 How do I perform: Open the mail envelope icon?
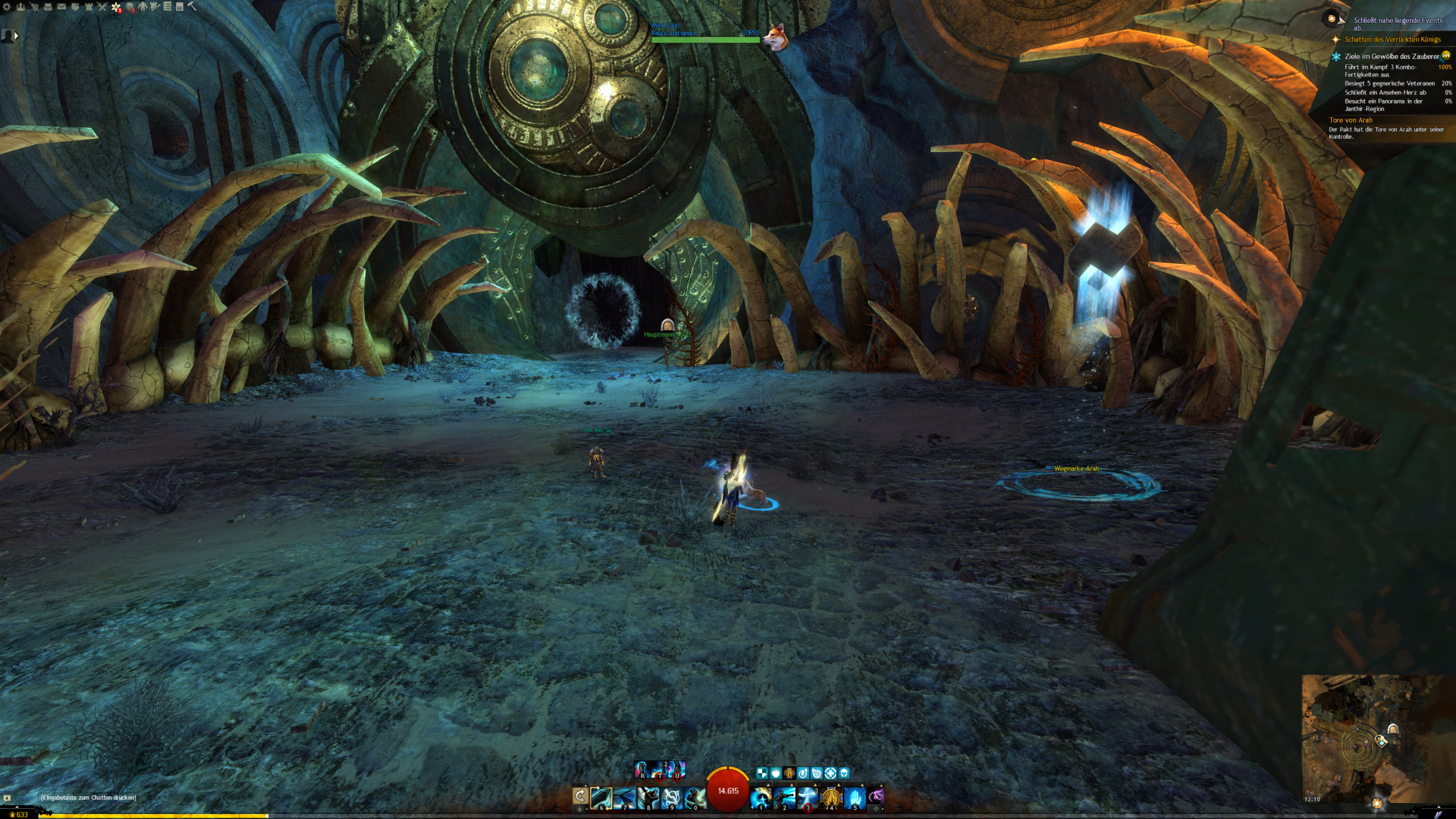click(x=61, y=7)
